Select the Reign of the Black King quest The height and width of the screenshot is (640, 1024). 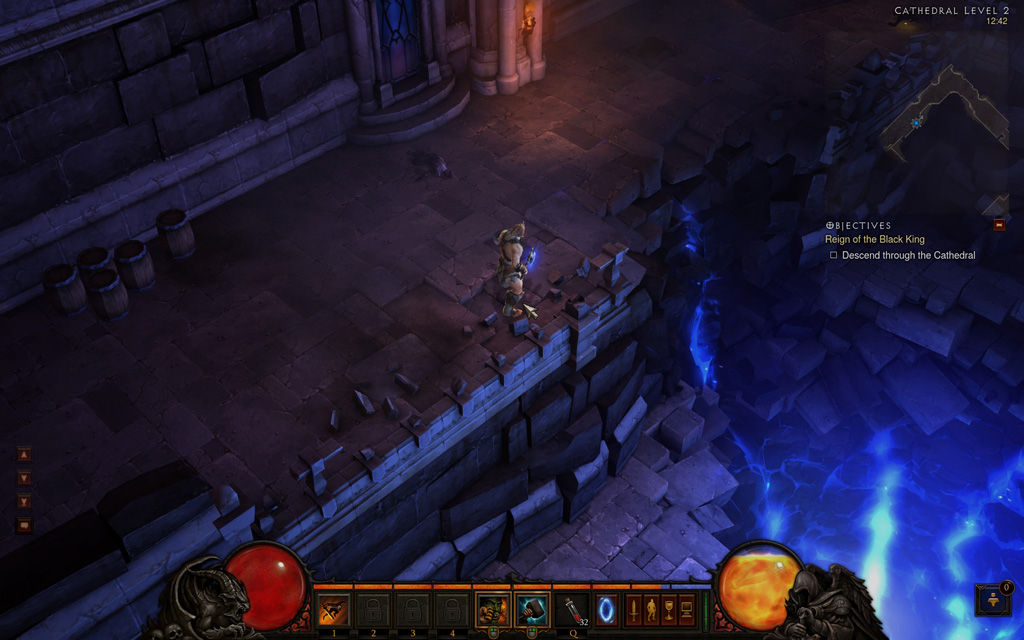click(872, 239)
